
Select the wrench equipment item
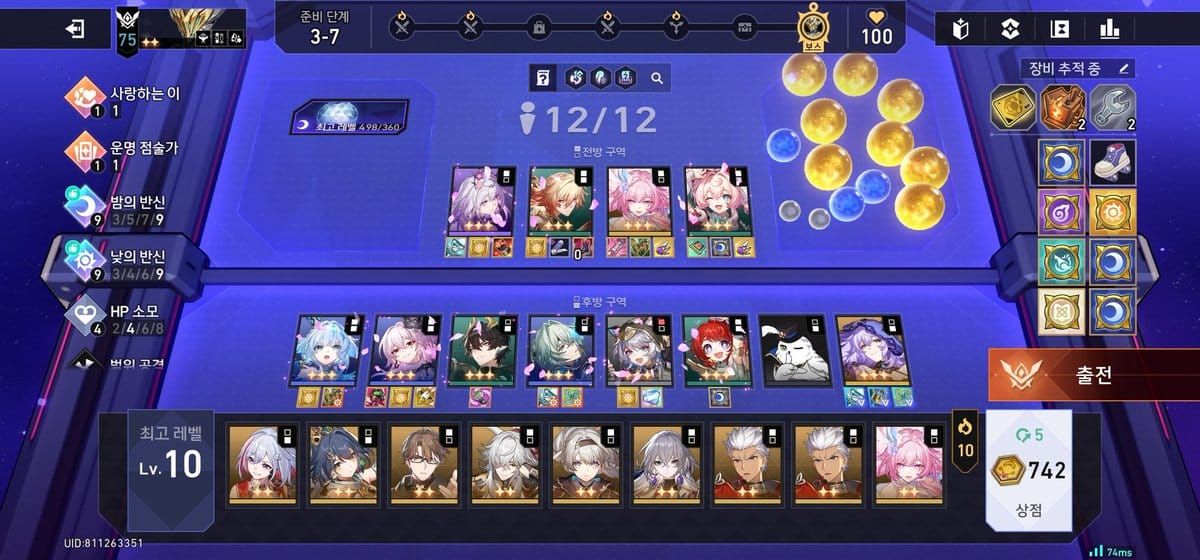click(x=1110, y=108)
